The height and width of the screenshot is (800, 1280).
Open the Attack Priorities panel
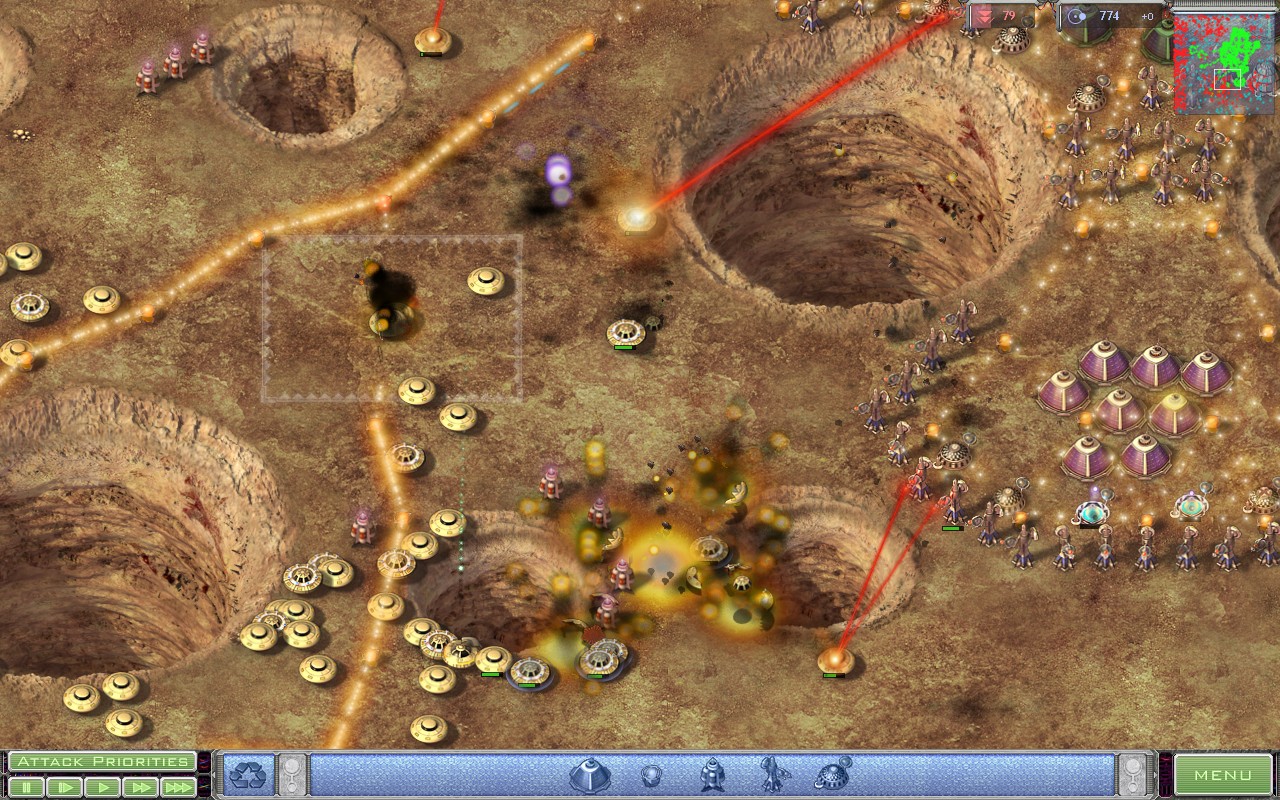click(x=103, y=760)
